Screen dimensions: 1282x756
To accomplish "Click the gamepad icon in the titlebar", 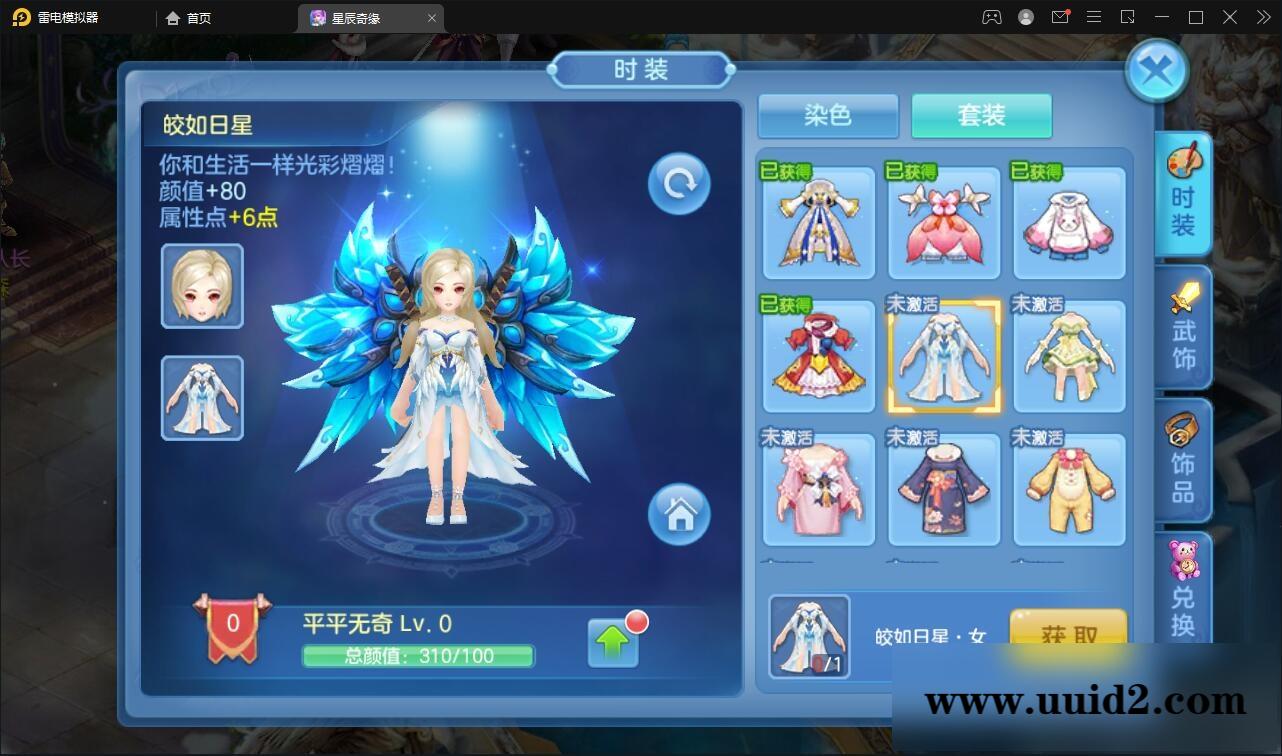I will tap(991, 17).
